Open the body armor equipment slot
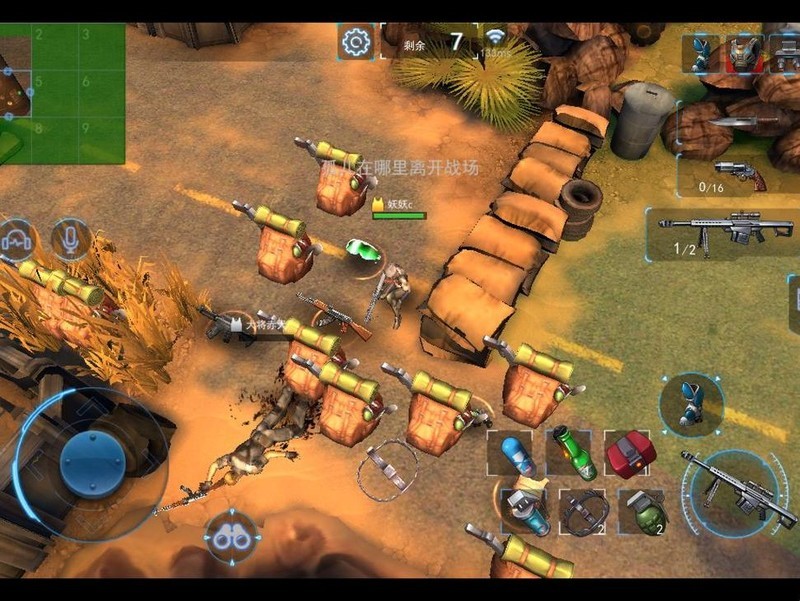Image resolution: width=800 pixels, height=601 pixels. click(743, 53)
